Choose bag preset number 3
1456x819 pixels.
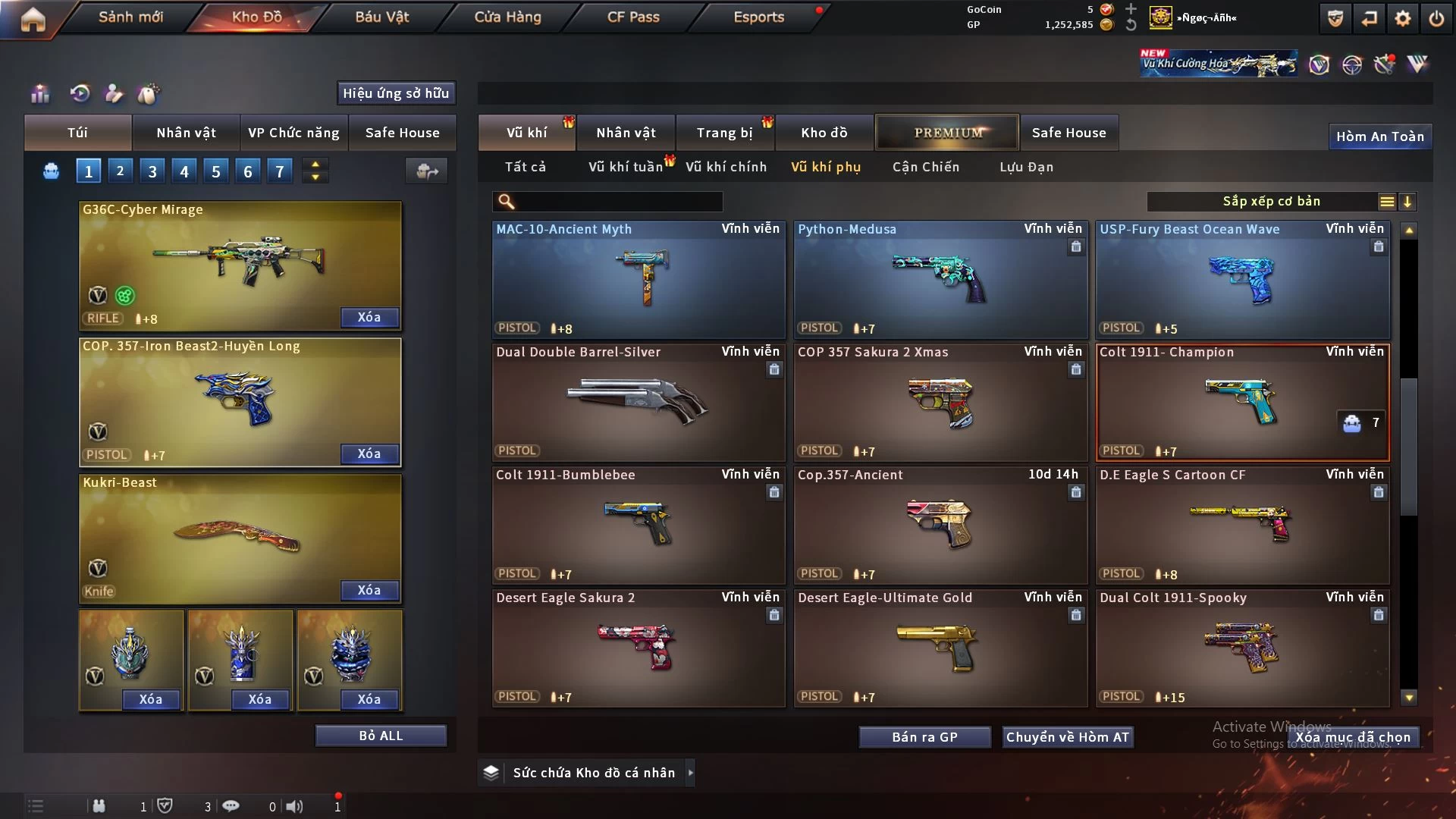[x=152, y=171]
